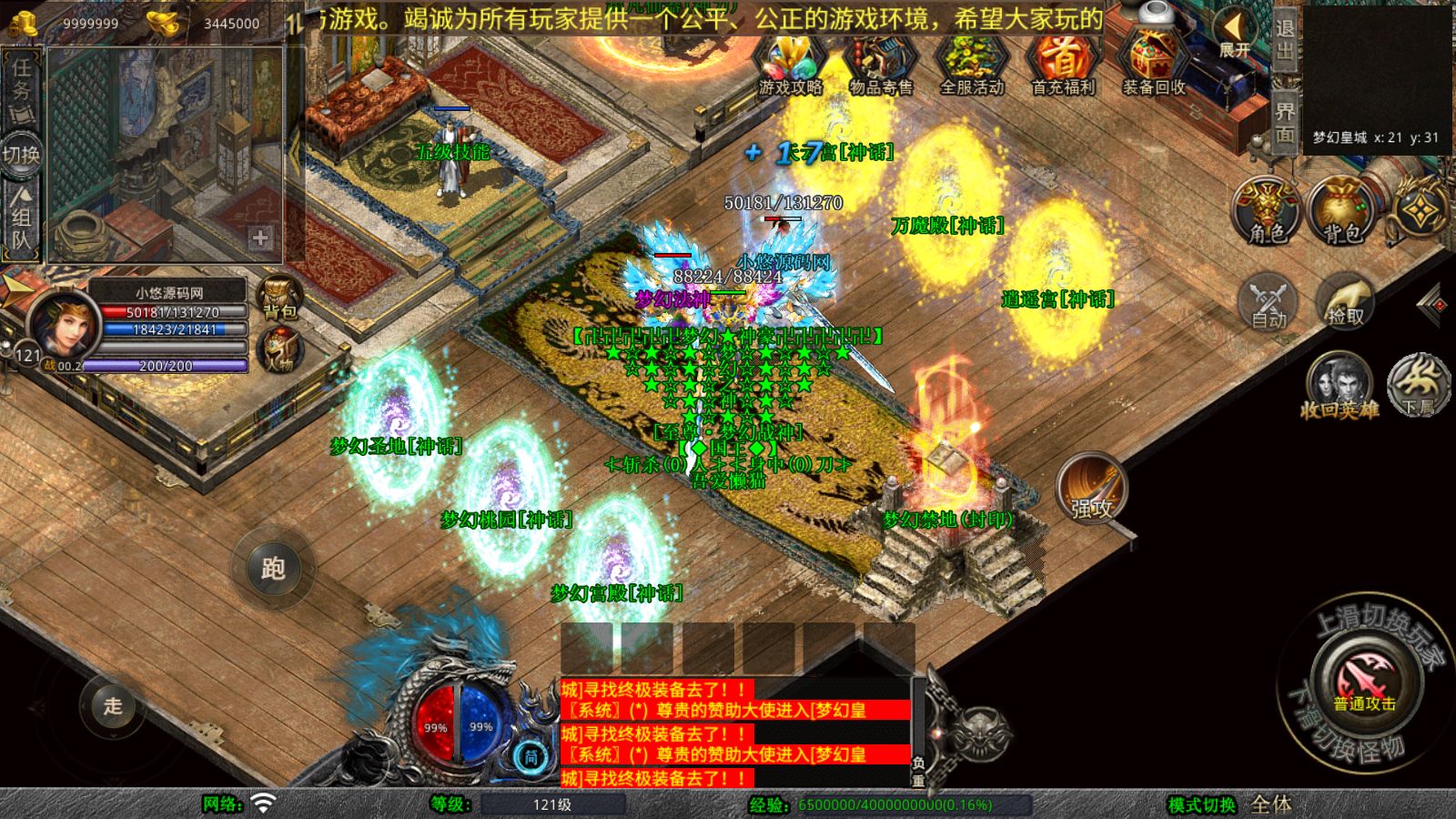Image resolution: width=1456 pixels, height=819 pixels.
Task: Open the 背包 bag icon on the right
Action: coord(1342,211)
